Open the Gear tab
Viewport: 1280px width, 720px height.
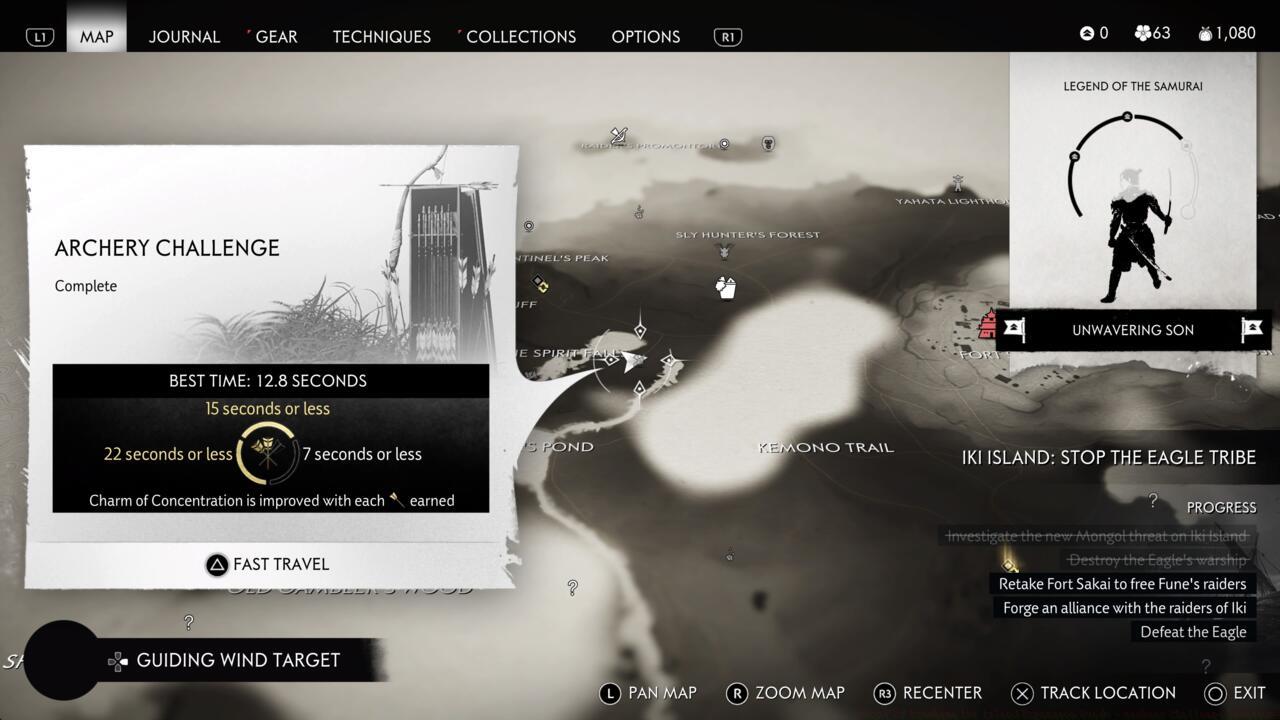coord(275,36)
